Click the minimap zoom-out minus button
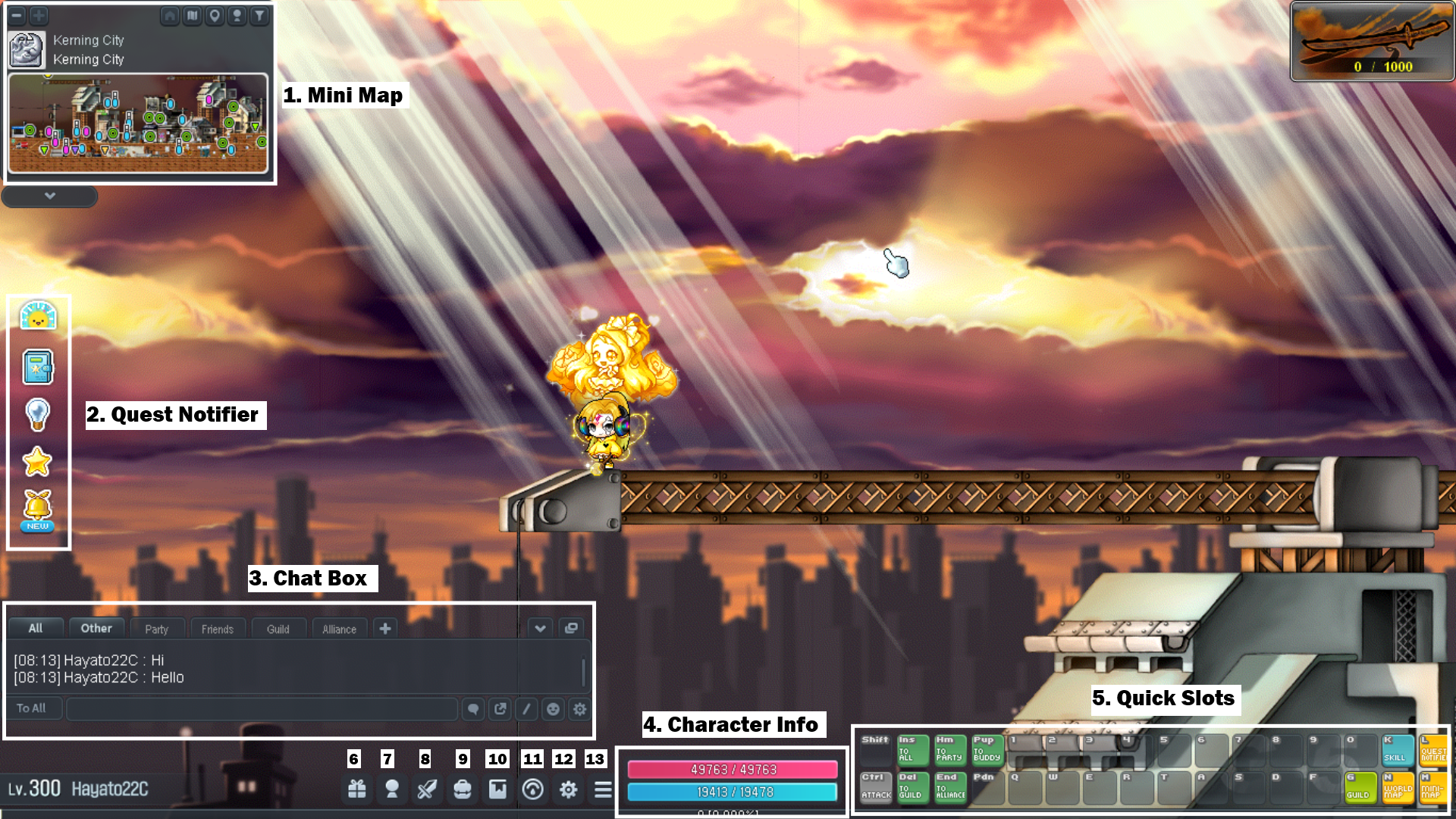The height and width of the screenshot is (819, 1456). point(17,15)
